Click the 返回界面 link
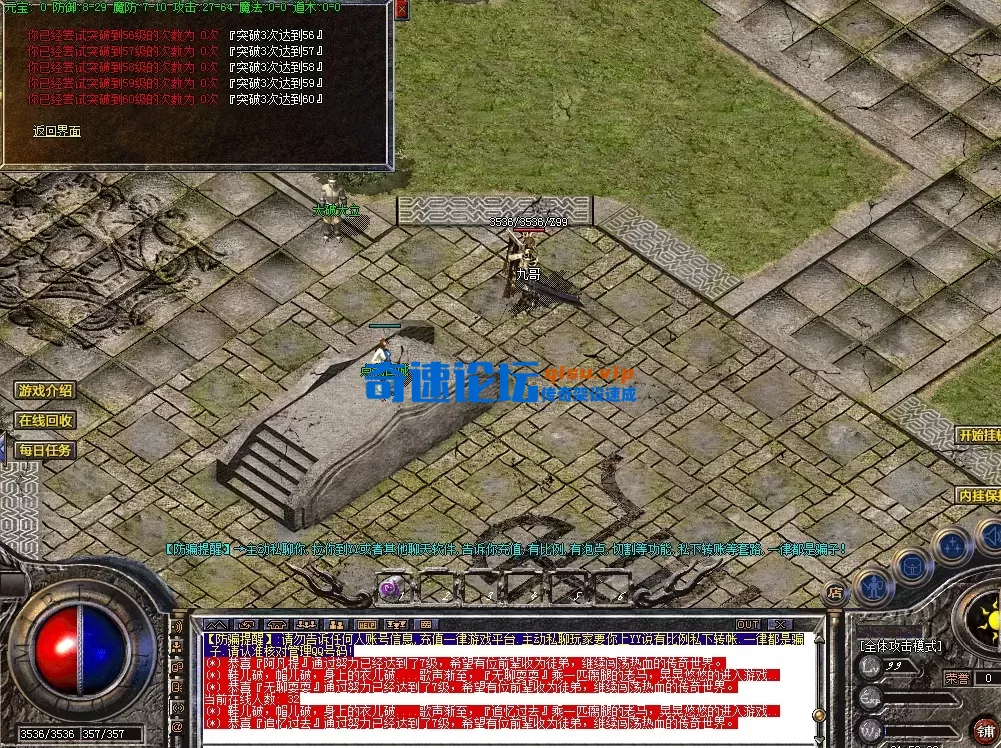1001x748 pixels. coord(57,131)
